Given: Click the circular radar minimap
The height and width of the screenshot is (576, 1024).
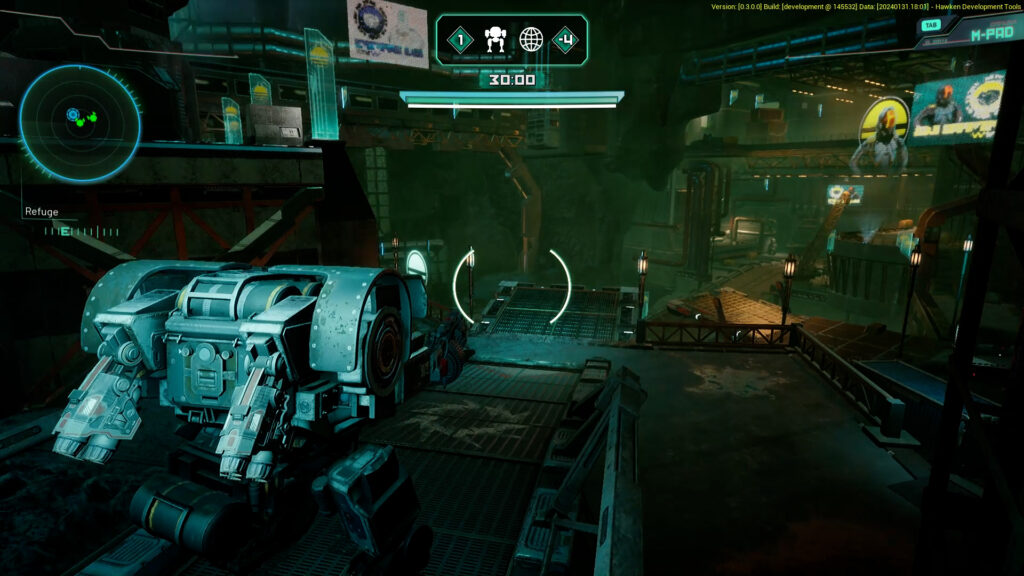Looking at the screenshot, I should (x=80, y=123).
